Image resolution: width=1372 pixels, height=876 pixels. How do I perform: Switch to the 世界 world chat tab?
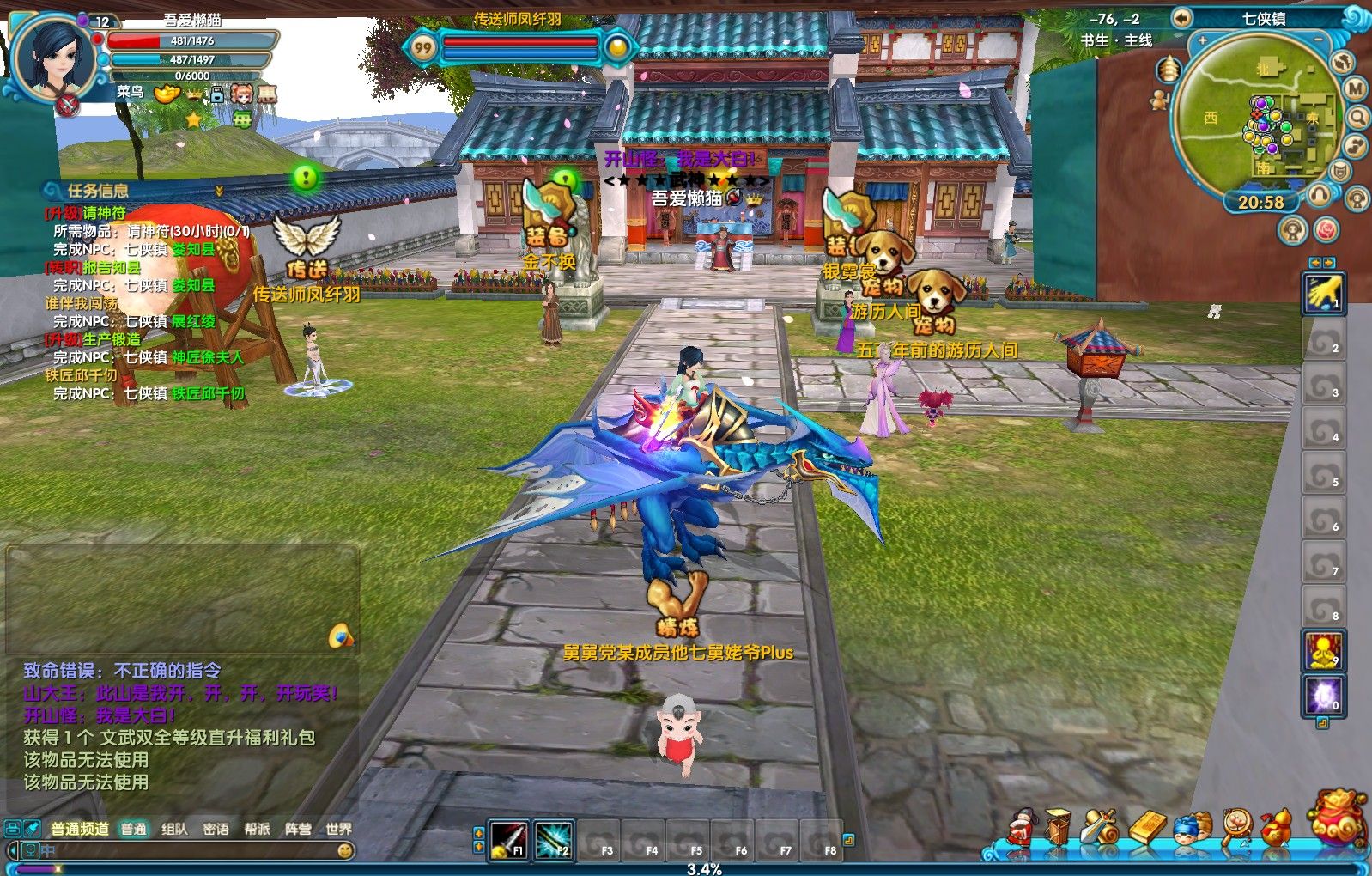click(338, 829)
